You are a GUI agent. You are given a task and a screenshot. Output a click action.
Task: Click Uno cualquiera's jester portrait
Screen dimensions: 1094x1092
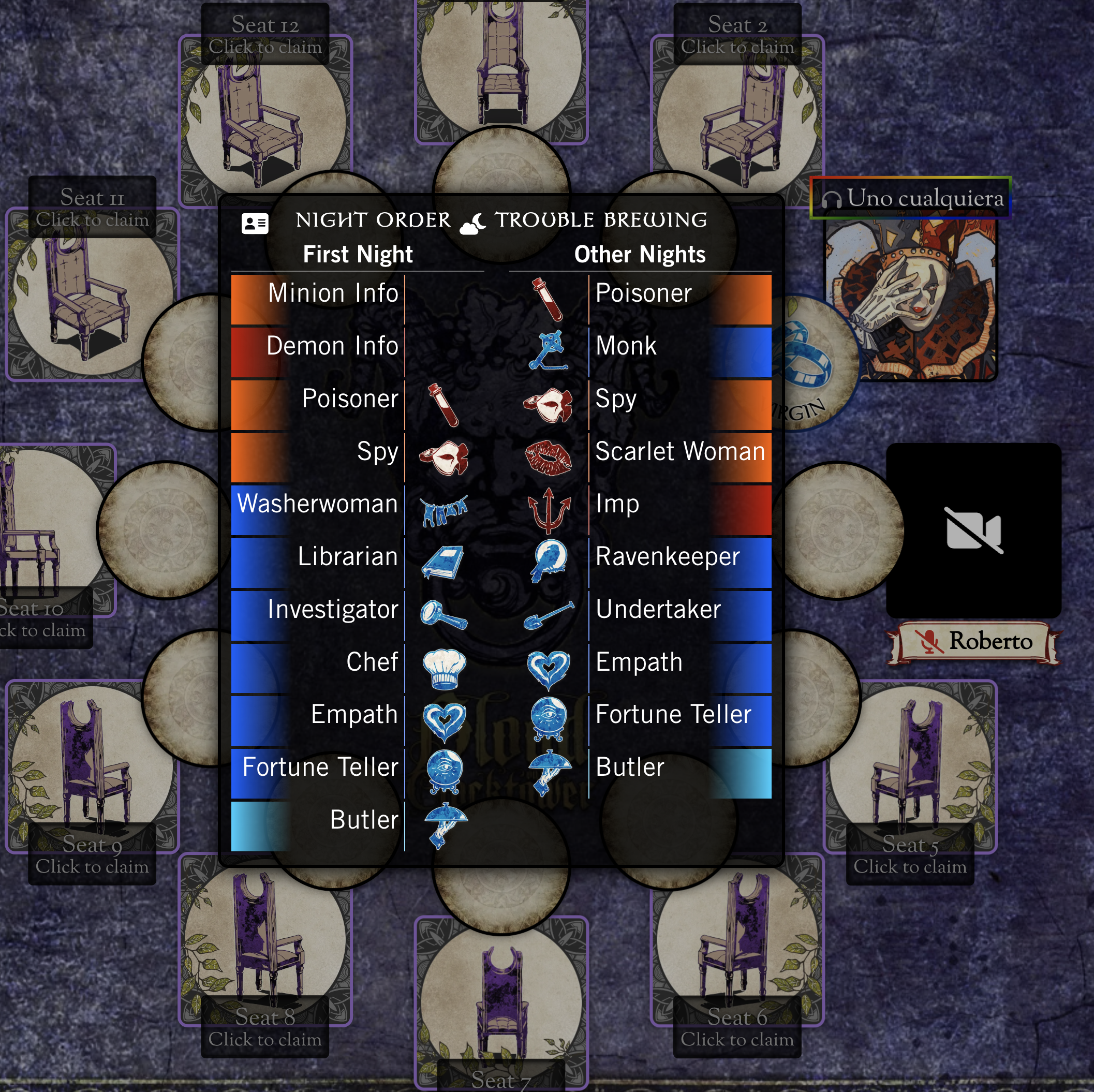coord(910,299)
